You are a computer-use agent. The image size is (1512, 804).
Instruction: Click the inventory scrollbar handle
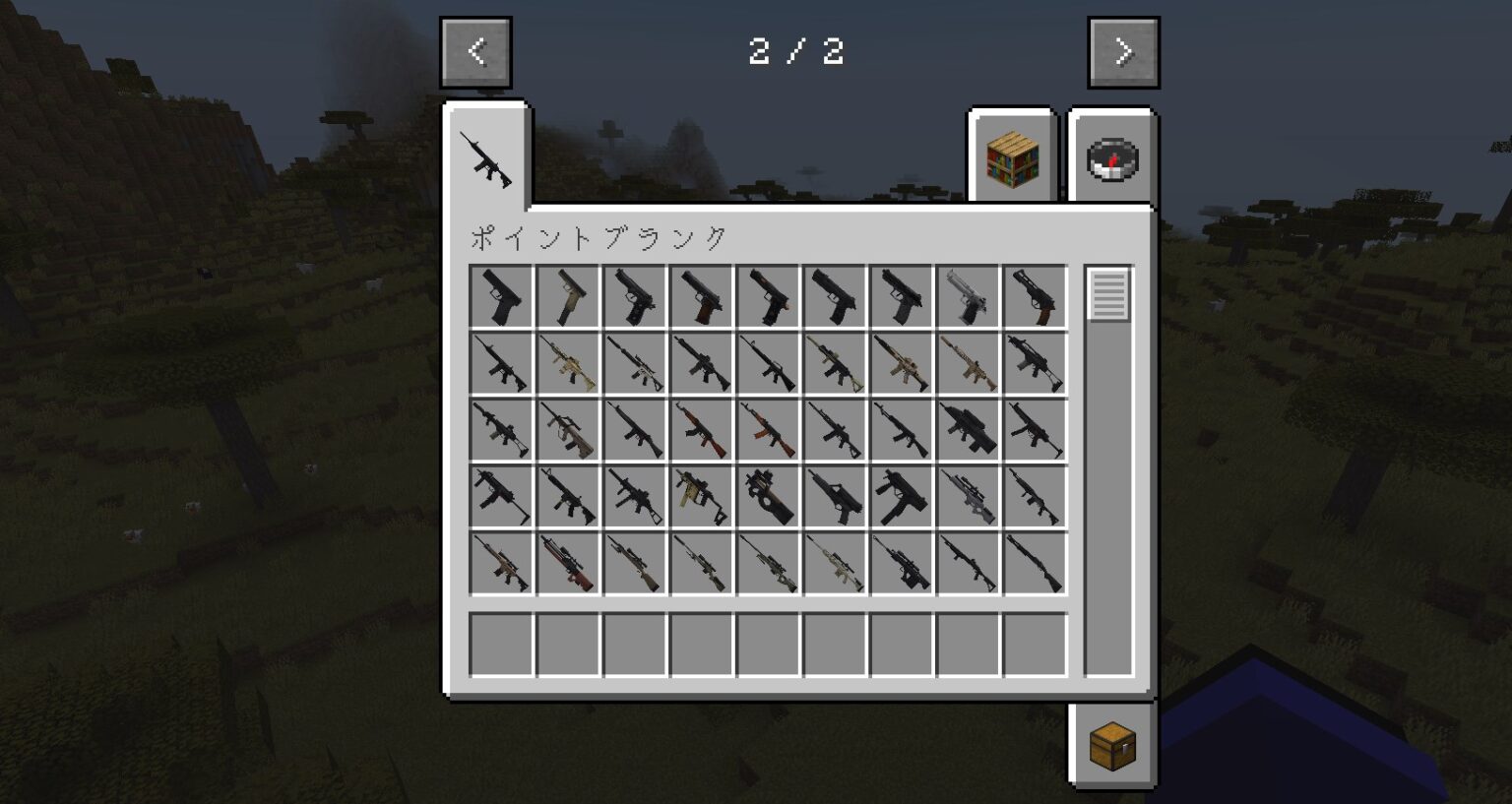coord(1108,295)
